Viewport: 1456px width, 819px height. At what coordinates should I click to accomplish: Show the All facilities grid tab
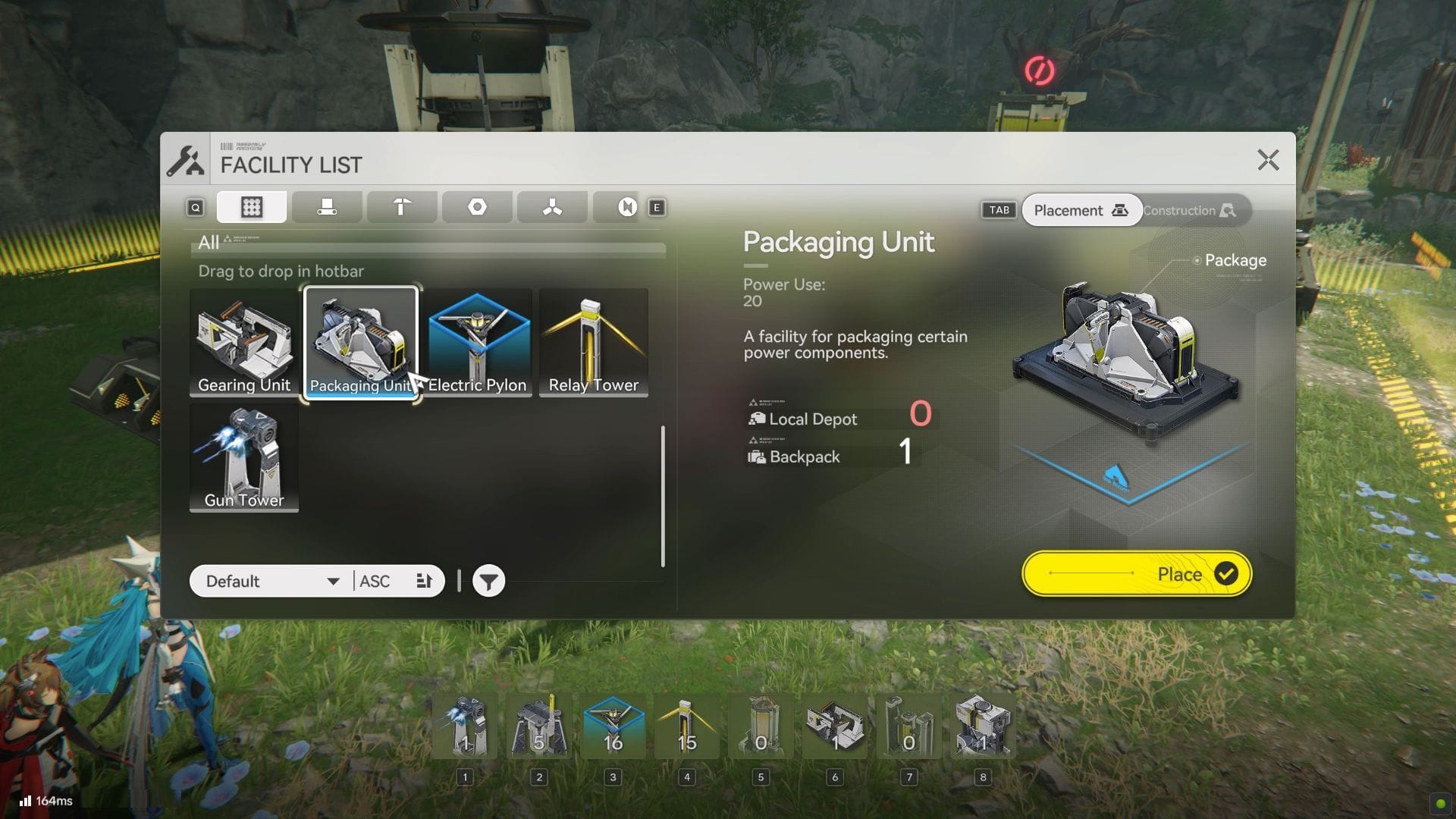click(251, 207)
